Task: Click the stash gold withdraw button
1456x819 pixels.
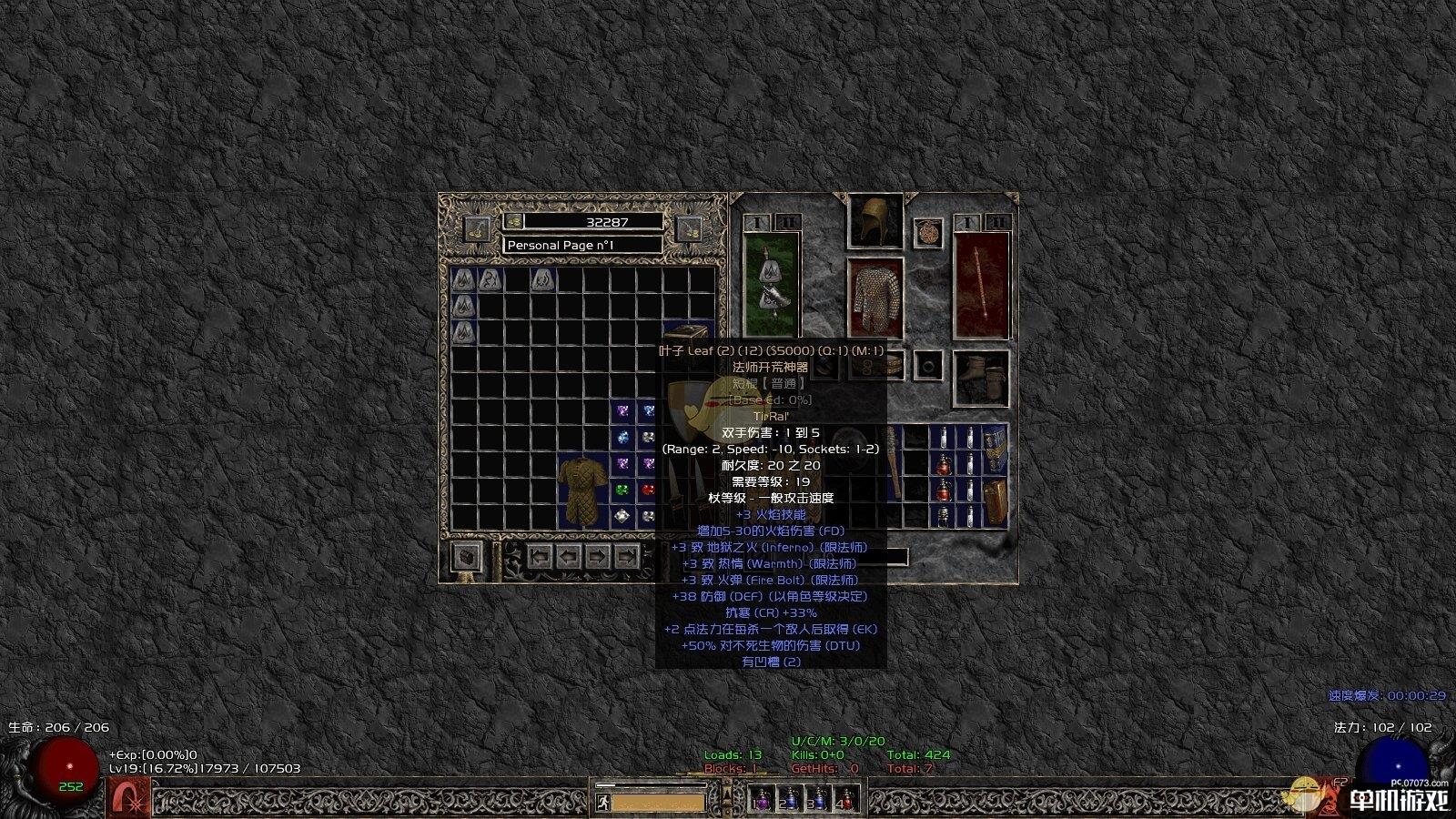Action: pyautogui.click(x=477, y=228)
